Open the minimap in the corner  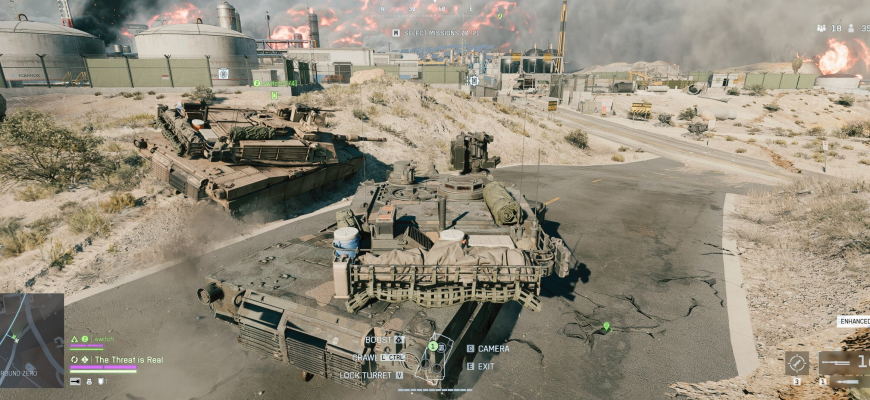(31, 339)
